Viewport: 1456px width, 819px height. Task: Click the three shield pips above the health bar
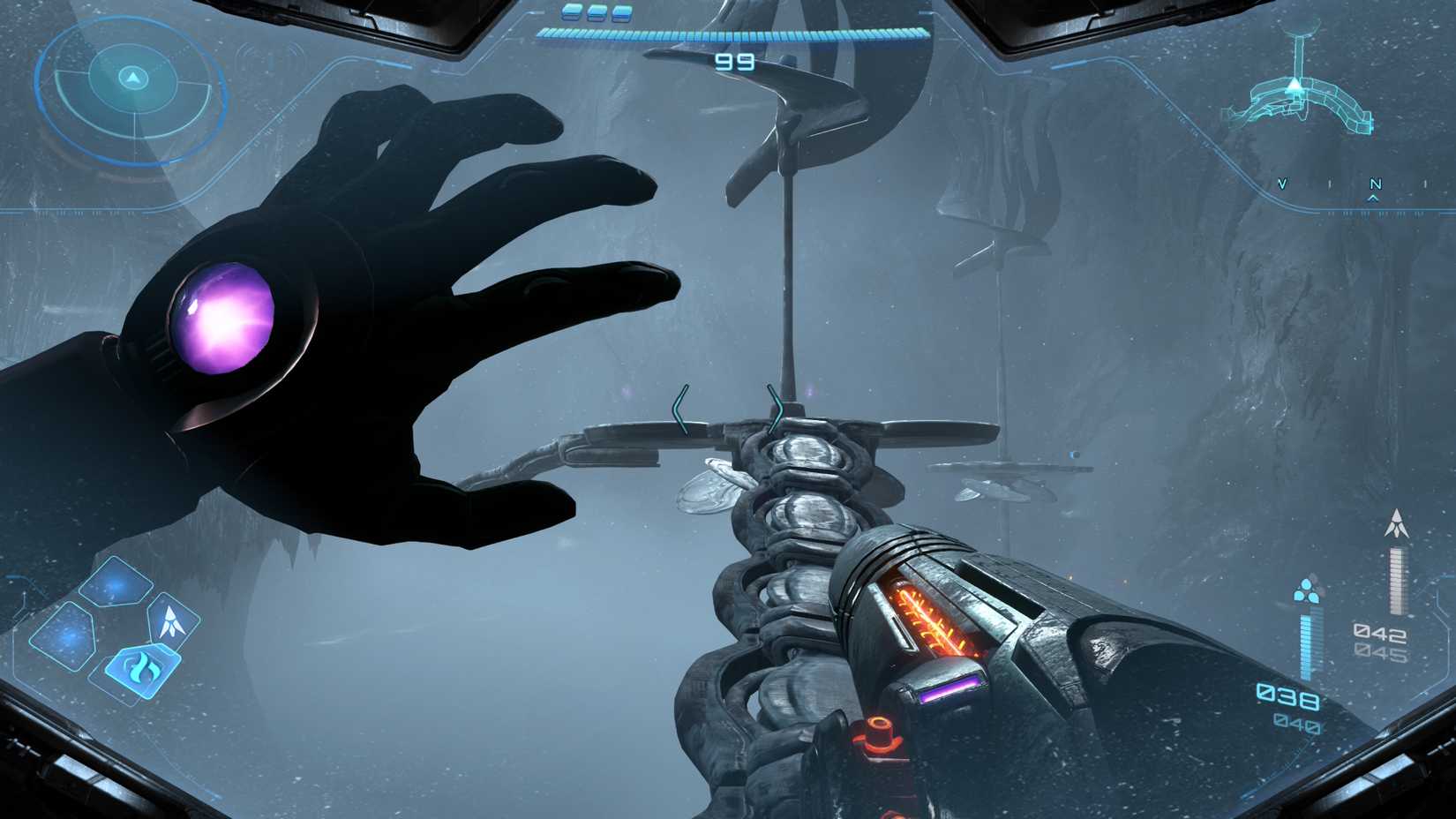[596, 13]
